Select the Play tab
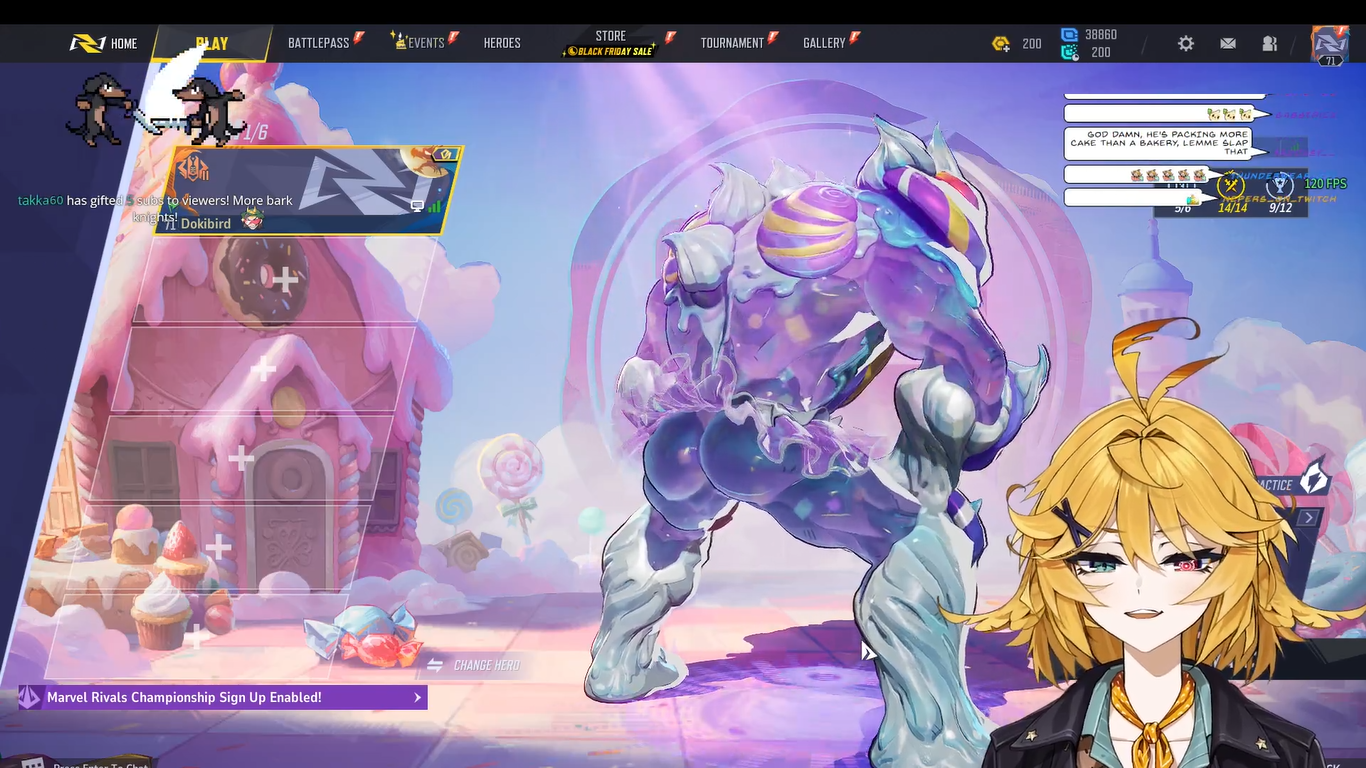Viewport: 1366px width, 768px height. (x=212, y=43)
